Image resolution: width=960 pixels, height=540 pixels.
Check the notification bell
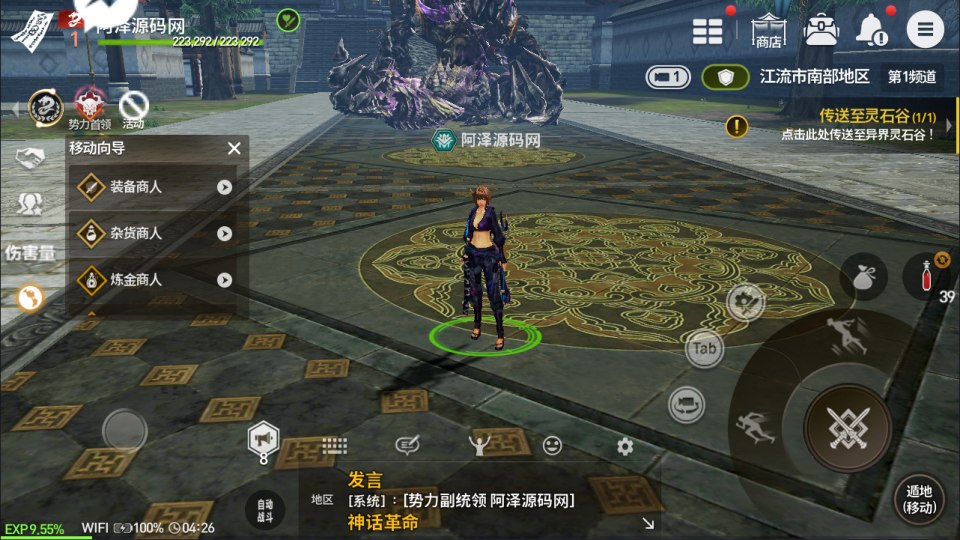pyautogui.click(x=871, y=29)
